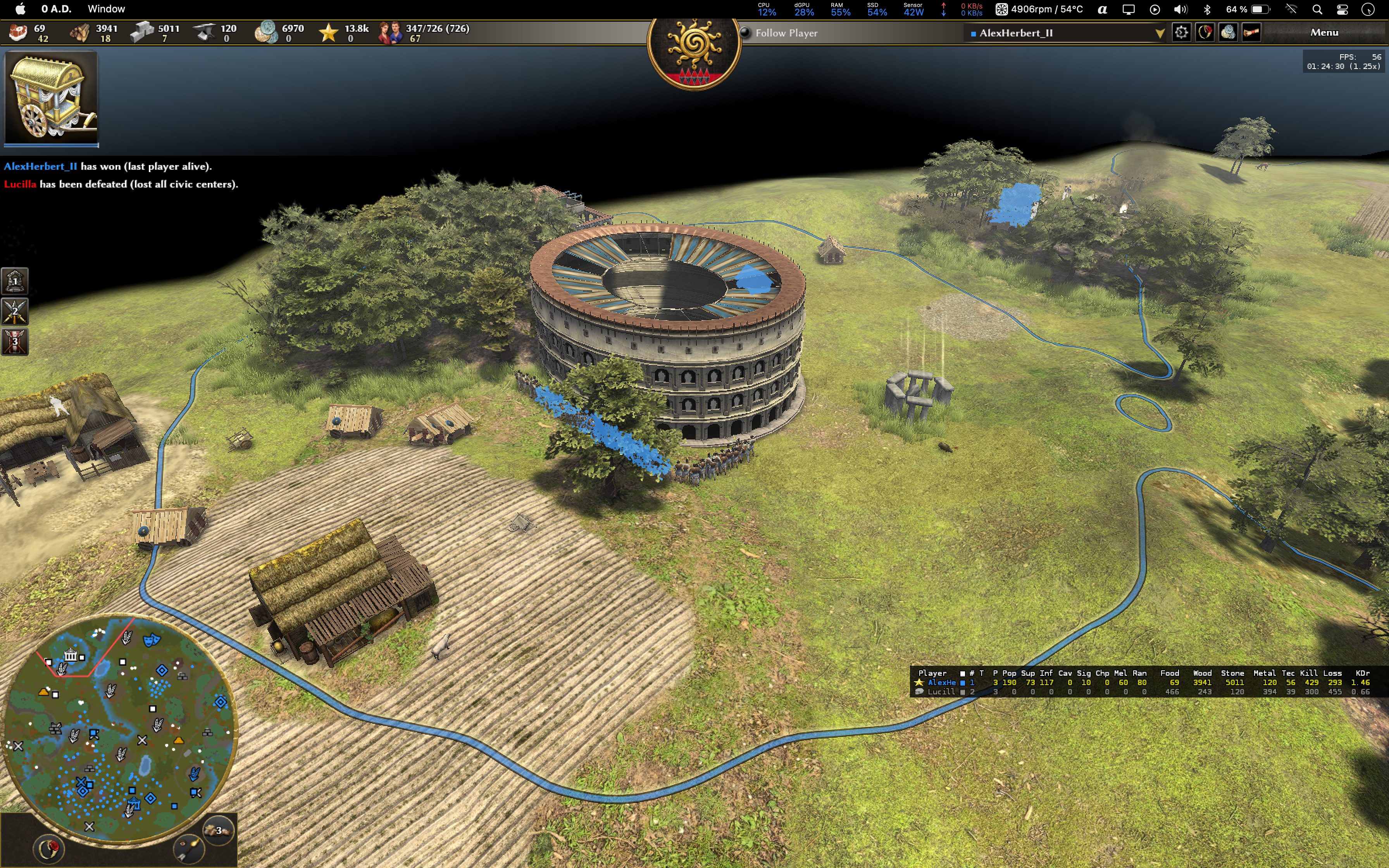This screenshot has height=868, width=1389.
Task: Open the macOS Window menu
Action: click(x=106, y=9)
